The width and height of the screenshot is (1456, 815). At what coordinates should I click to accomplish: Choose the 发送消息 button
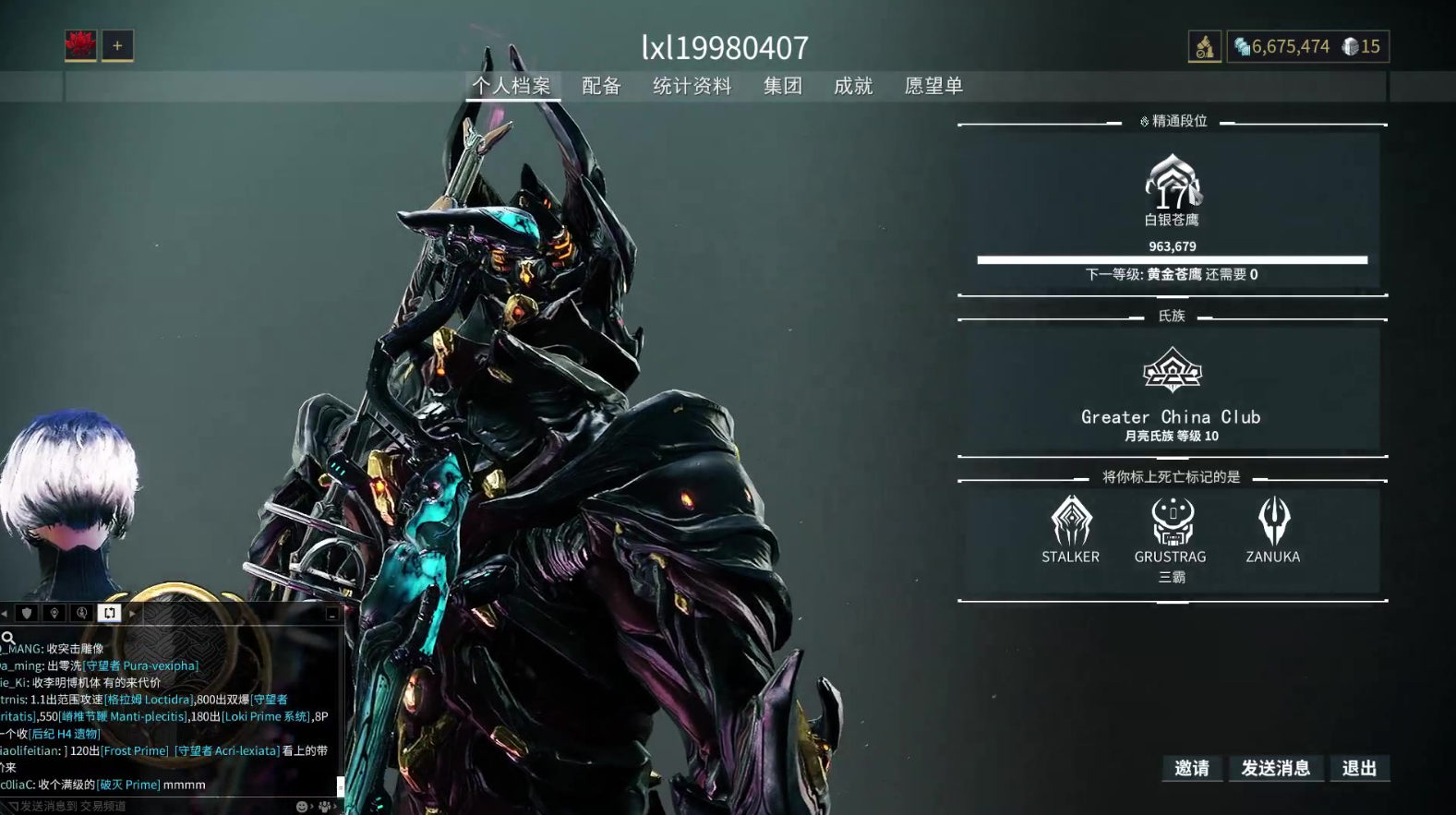(x=1275, y=768)
